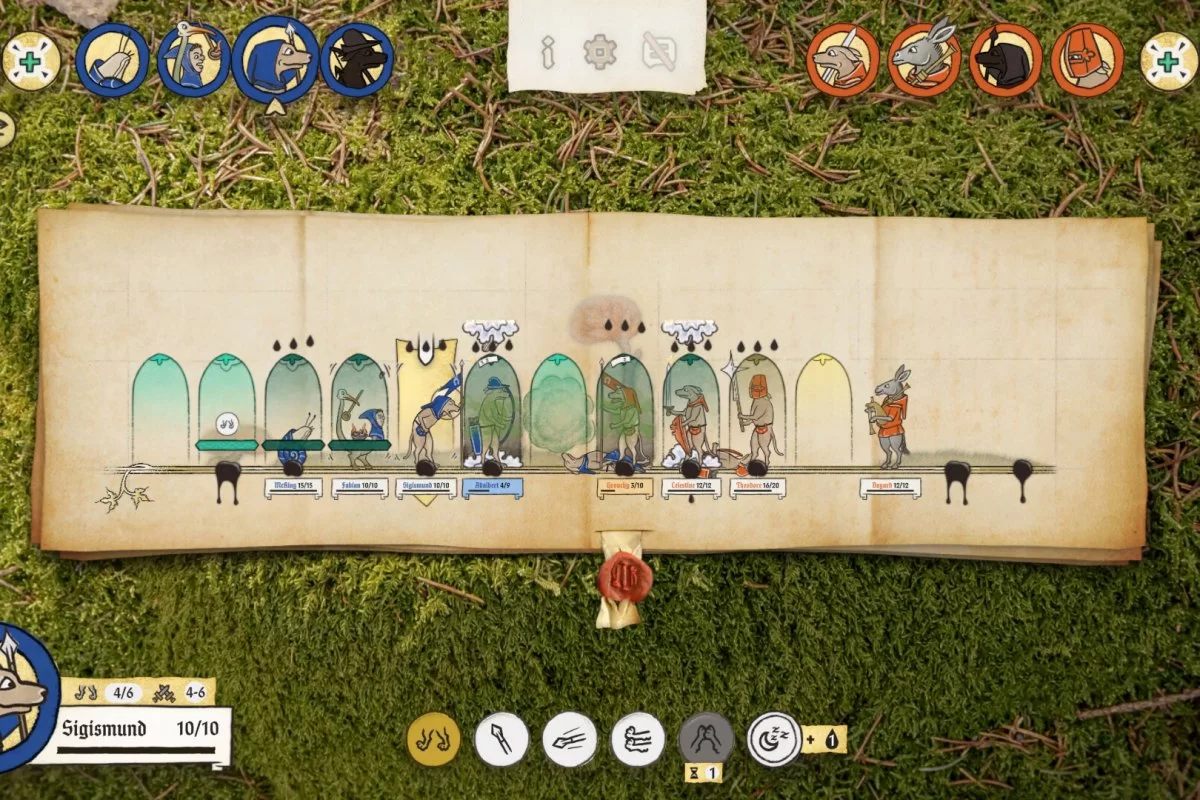Move Sigismund to the footprint-marked tile
The image size is (1200, 800).
point(228,423)
